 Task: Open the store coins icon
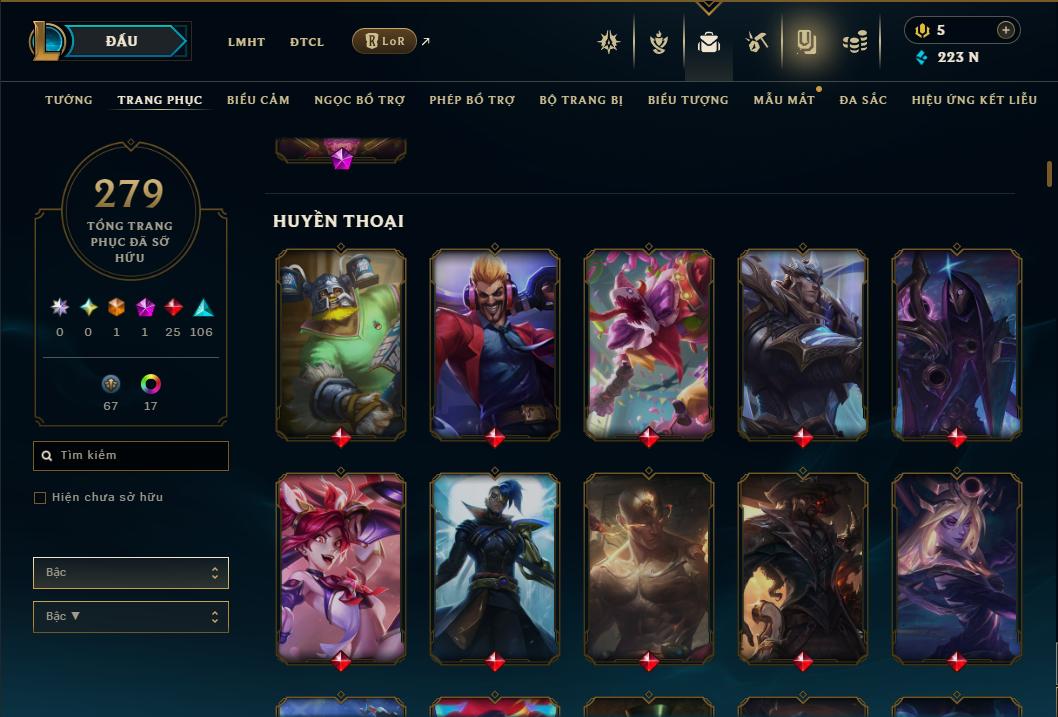(x=854, y=42)
